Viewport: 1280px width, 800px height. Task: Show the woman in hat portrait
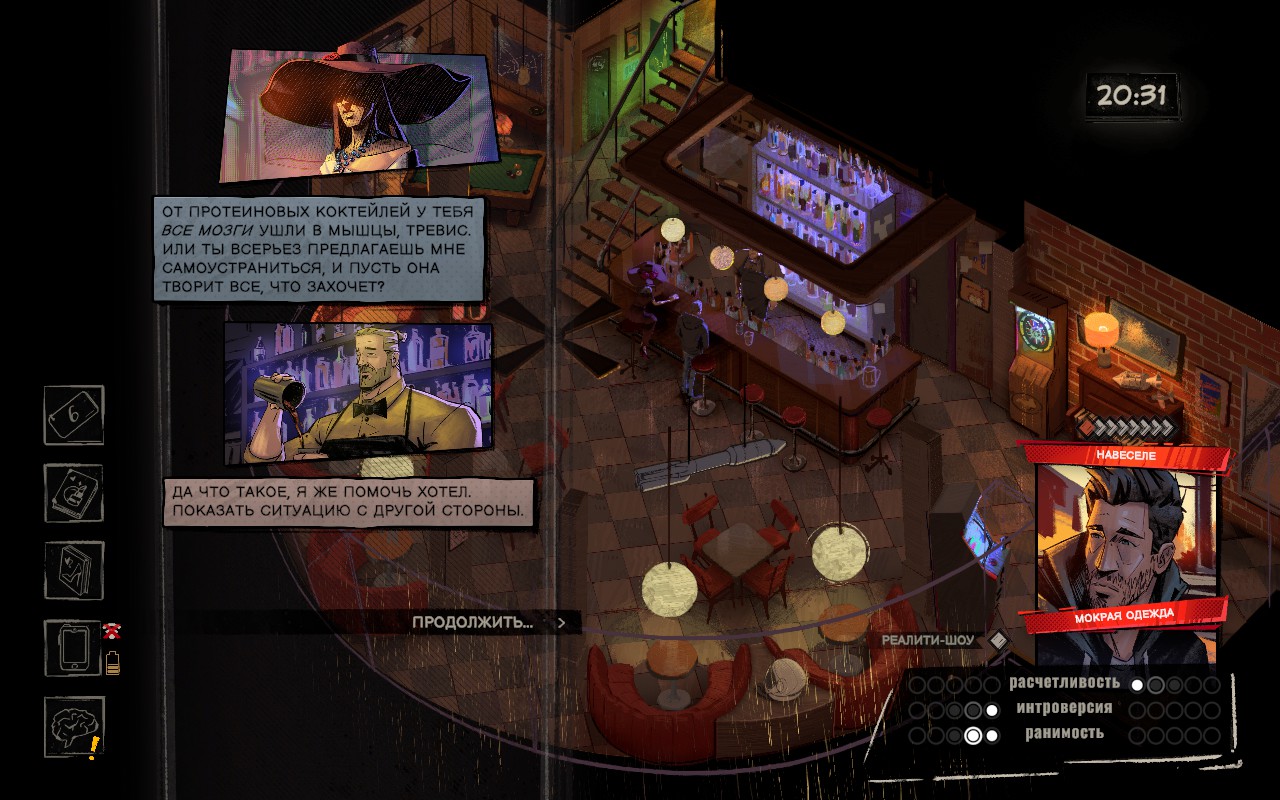tap(358, 114)
